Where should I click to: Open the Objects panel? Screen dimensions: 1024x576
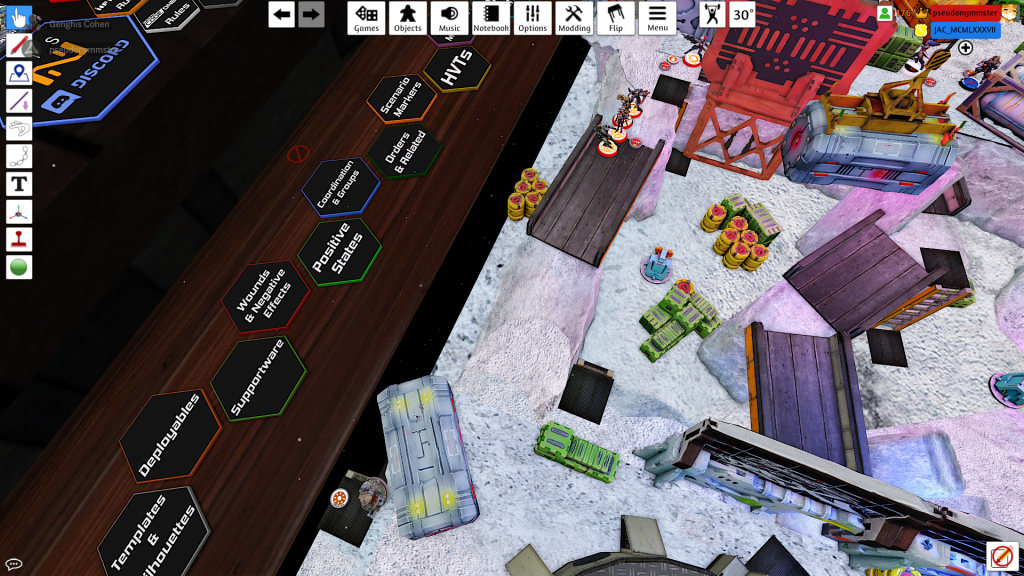pyautogui.click(x=407, y=17)
